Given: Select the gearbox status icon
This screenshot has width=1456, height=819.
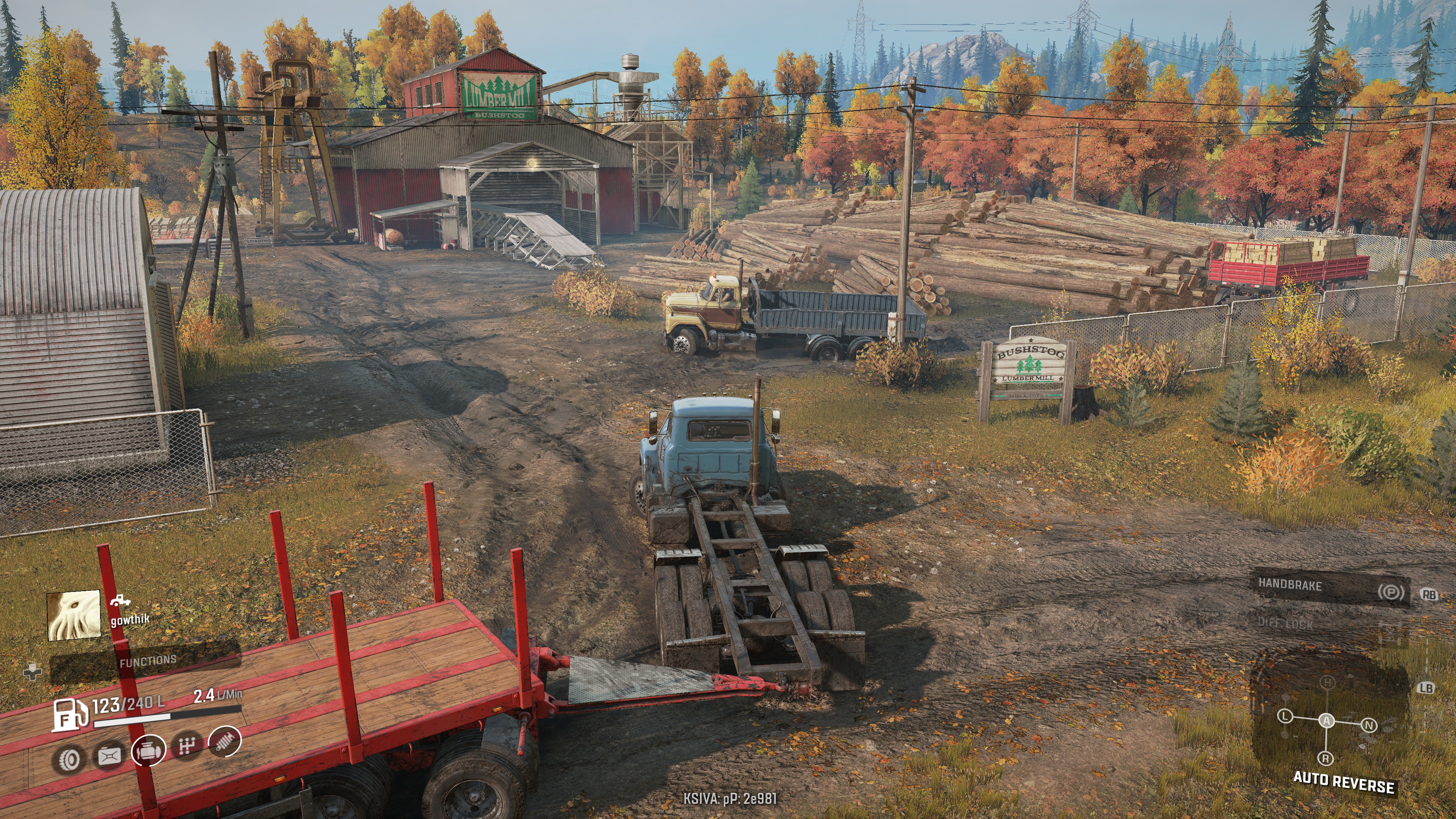Looking at the screenshot, I should click(187, 745).
